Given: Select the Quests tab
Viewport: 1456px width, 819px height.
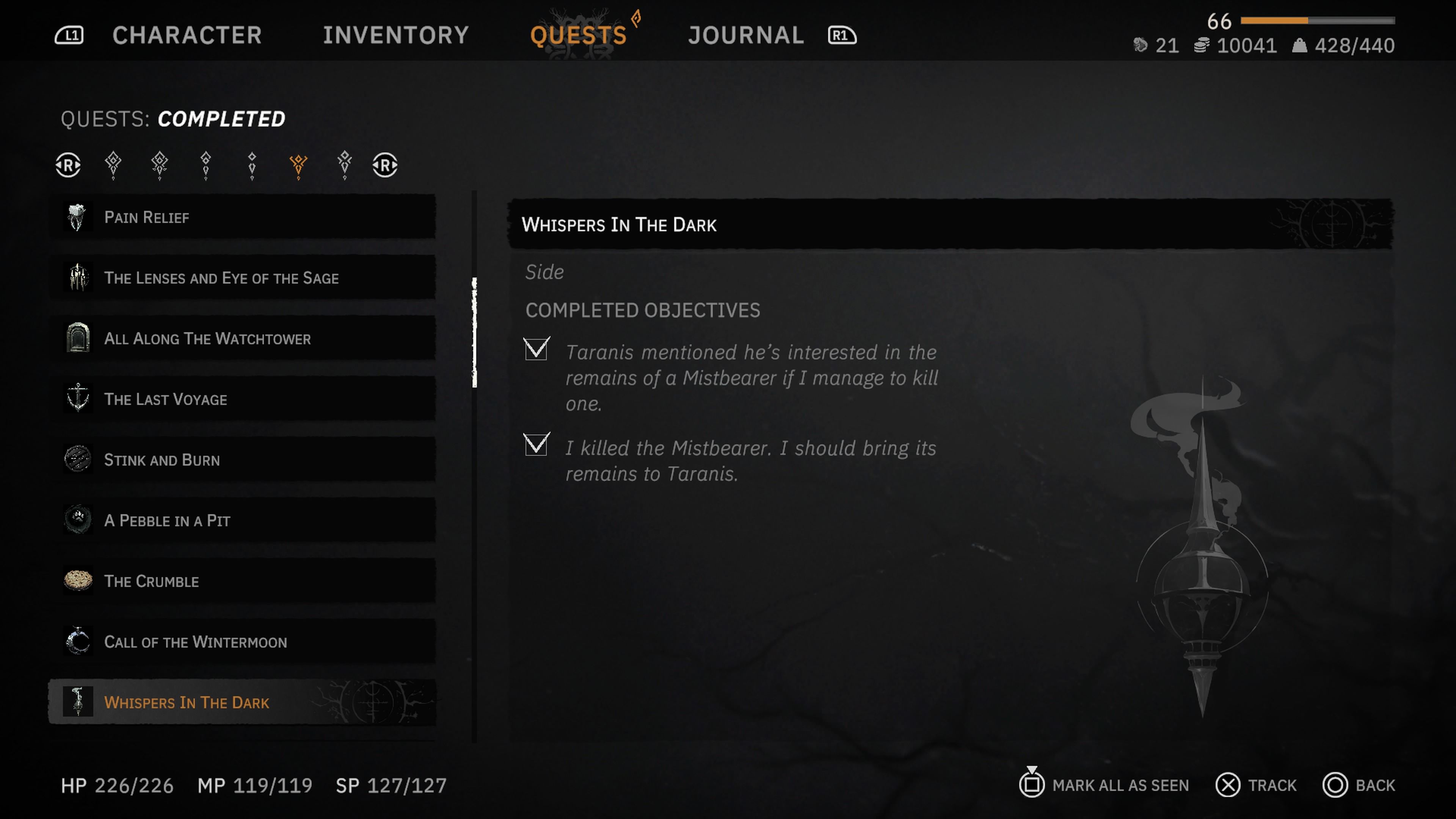Looking at the screenshot, I should [578, 35].
